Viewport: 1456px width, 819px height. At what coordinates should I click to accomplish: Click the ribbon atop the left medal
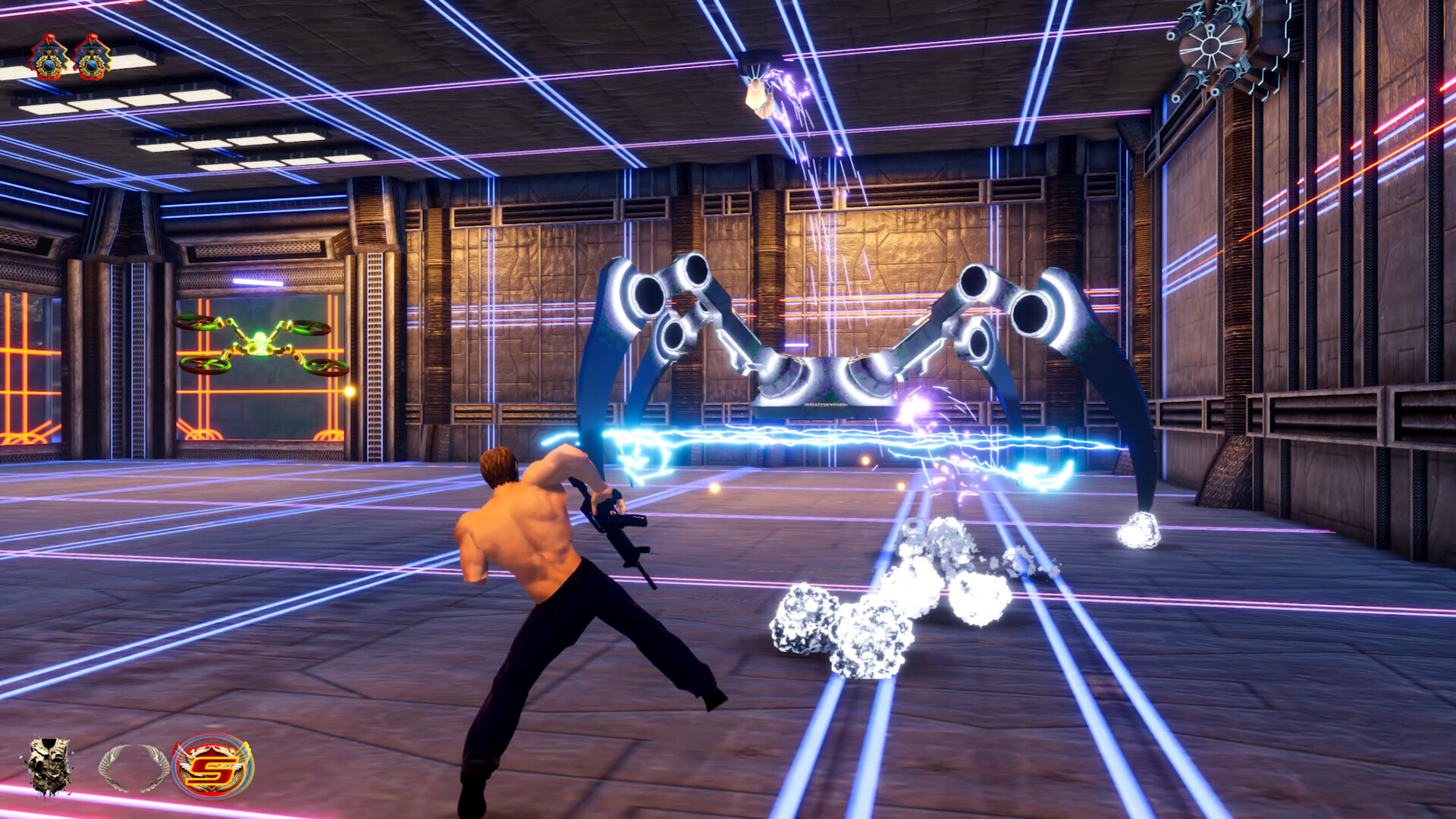pyautogui.click(x=47, y=39)
